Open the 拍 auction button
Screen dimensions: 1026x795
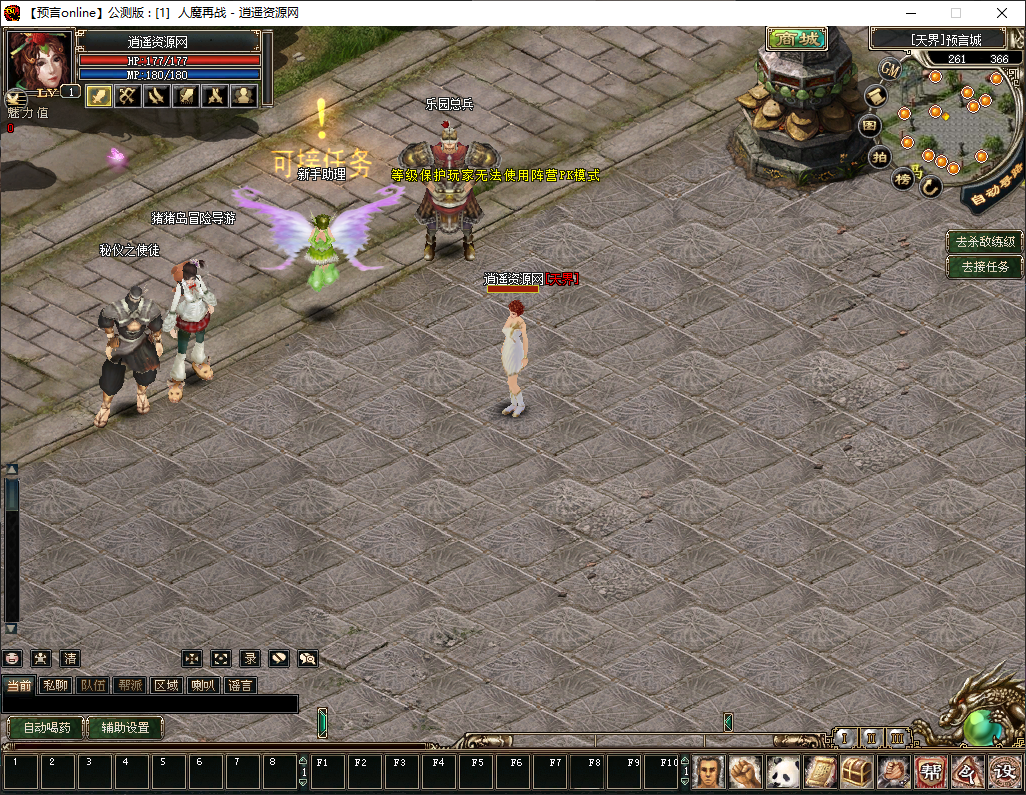pyautogui.click(x=879, y=156)
